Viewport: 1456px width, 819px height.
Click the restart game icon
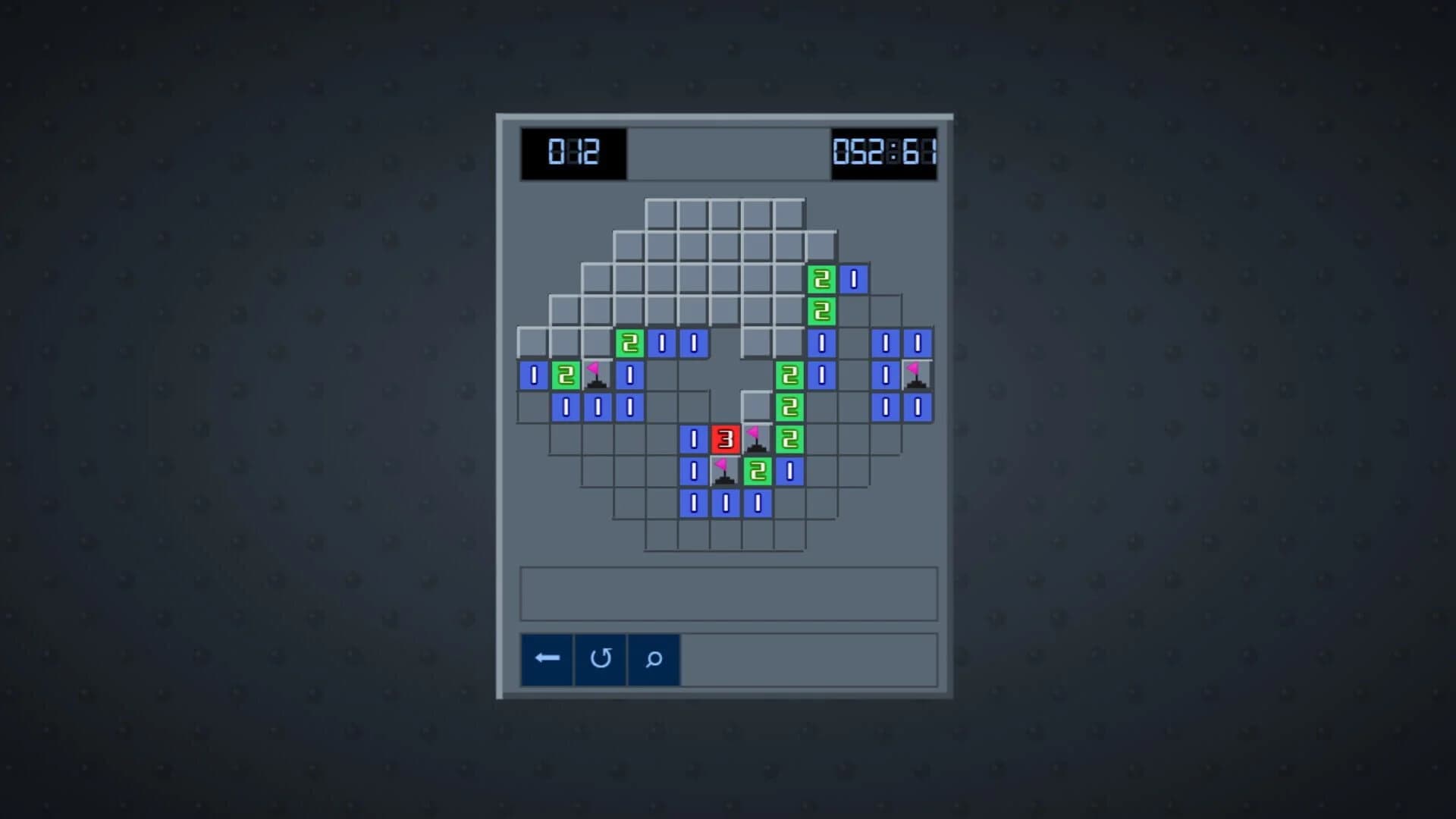(600, 659)
